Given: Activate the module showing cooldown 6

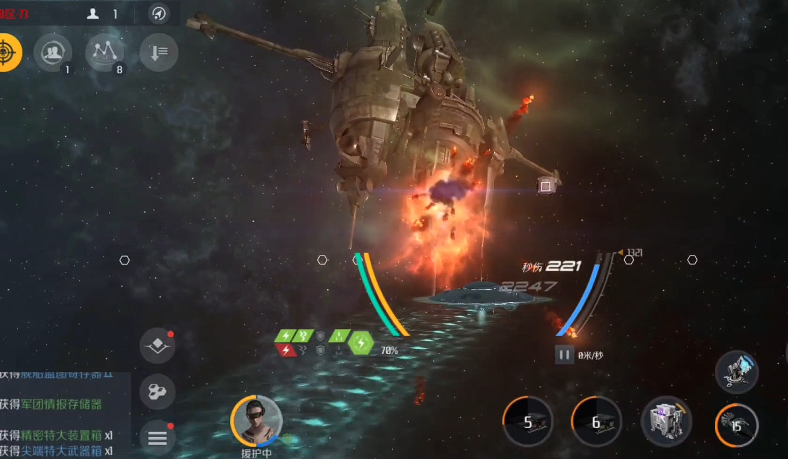Looking at the screenshot, I should coord(596,421).
